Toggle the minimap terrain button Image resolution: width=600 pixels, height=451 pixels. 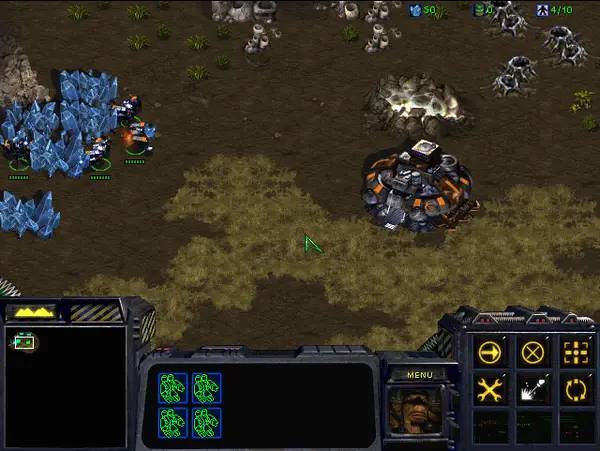click(x=33, y=312)
